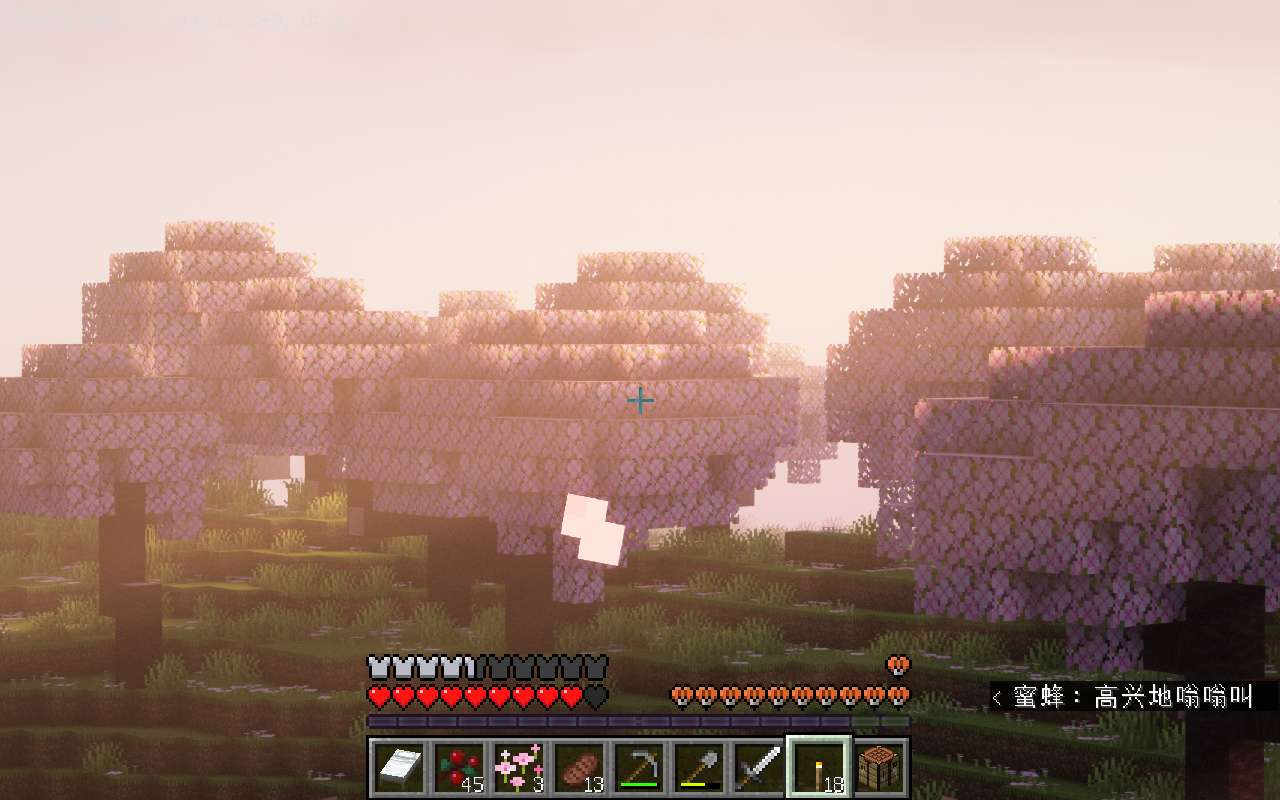Equip the pickaxe from the hotbar
This screenshot has width=1280, height=800.
point(639,768)
